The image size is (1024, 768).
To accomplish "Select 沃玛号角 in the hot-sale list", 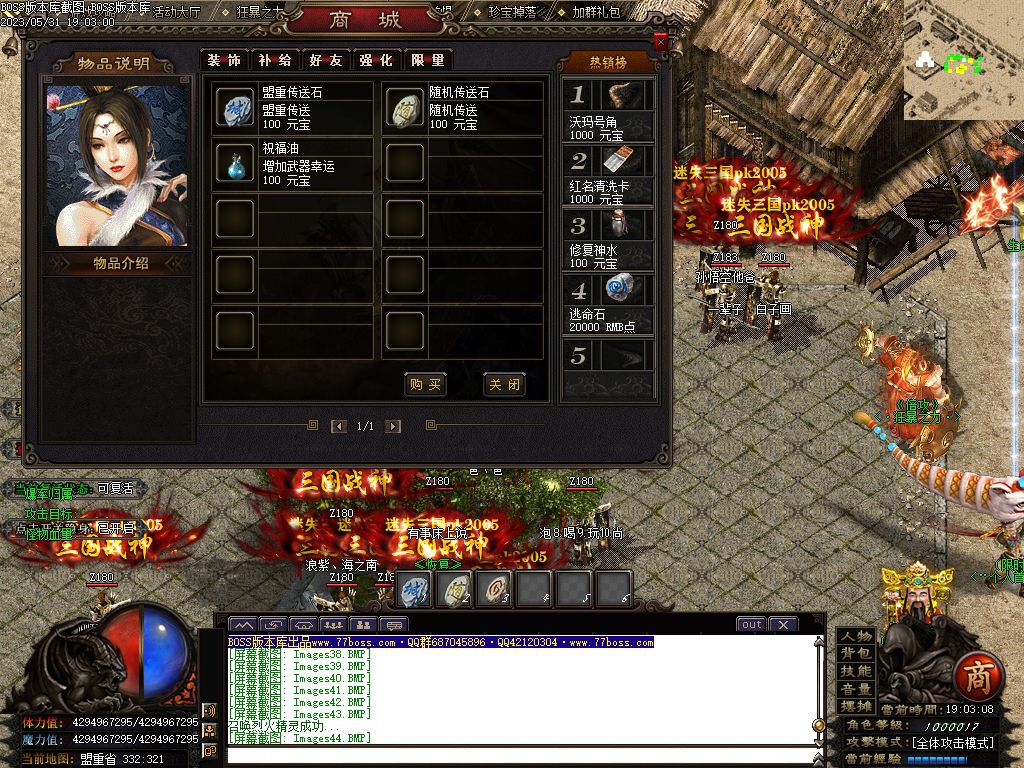I will point(607,110).
